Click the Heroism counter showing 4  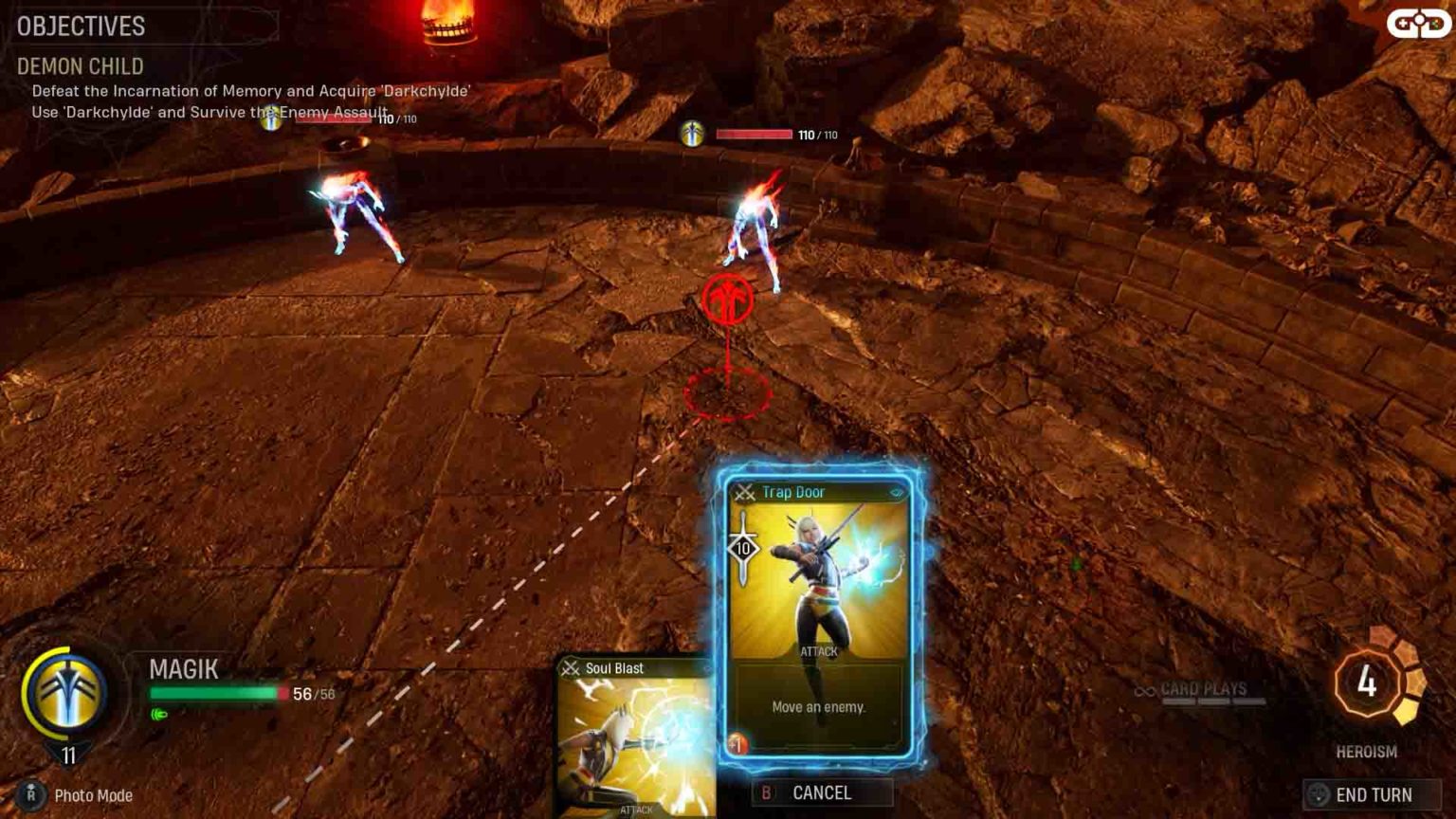pos(1365,681)
